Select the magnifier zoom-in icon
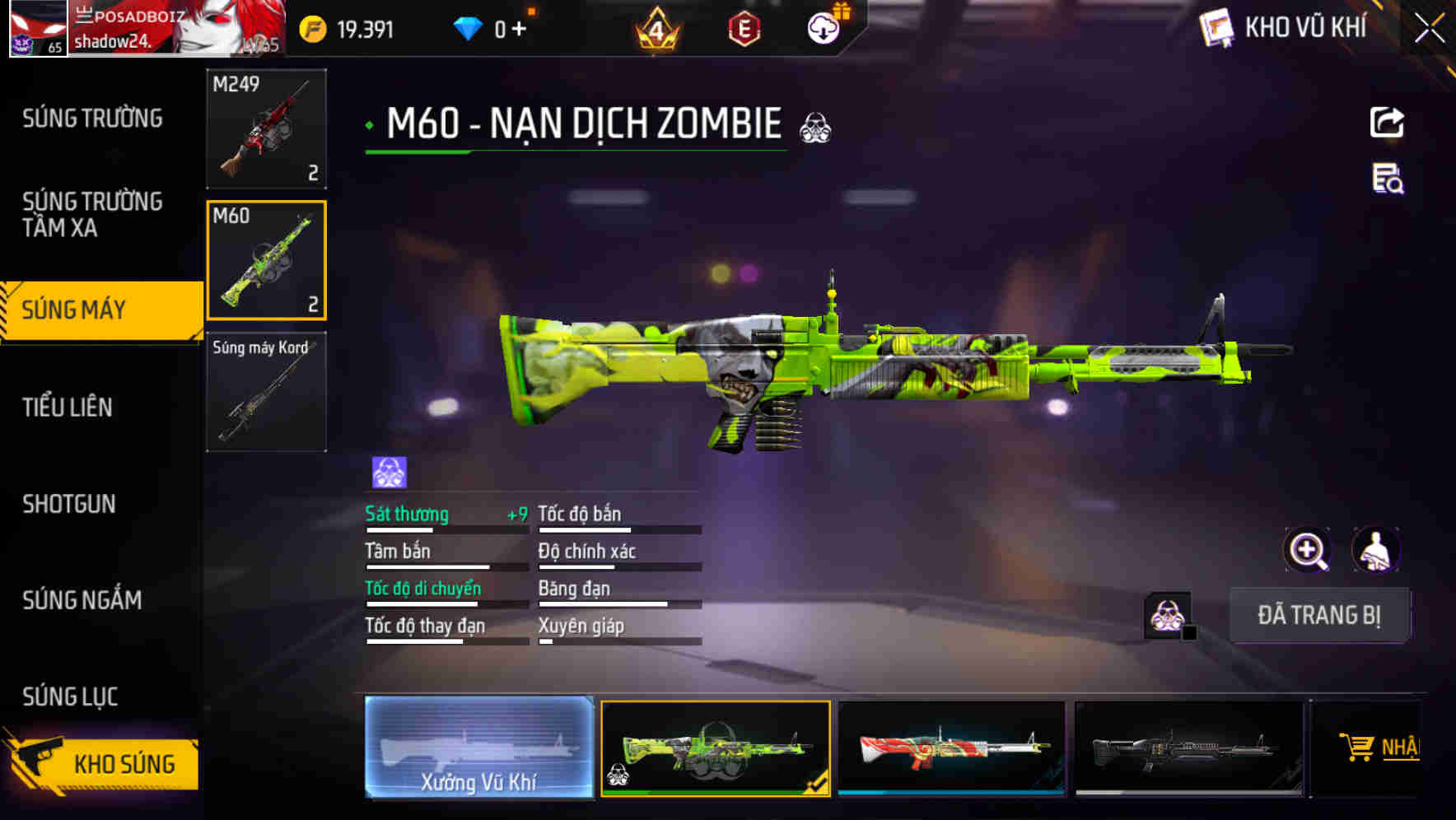The height and width of the screenshot is (820, 1456). 1308,549
